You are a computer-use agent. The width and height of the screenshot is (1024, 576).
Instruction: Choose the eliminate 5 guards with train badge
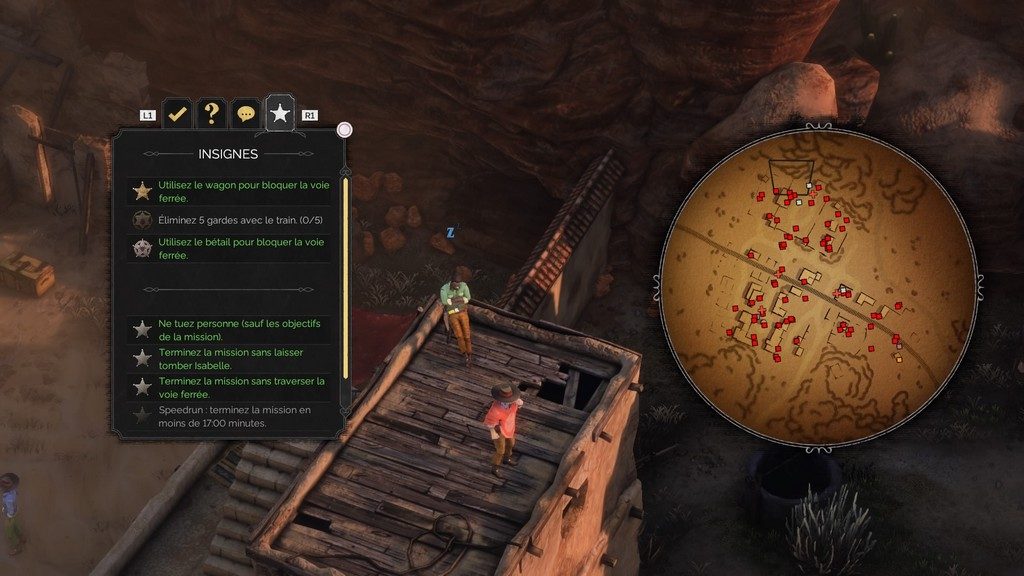tap(231, 219)
